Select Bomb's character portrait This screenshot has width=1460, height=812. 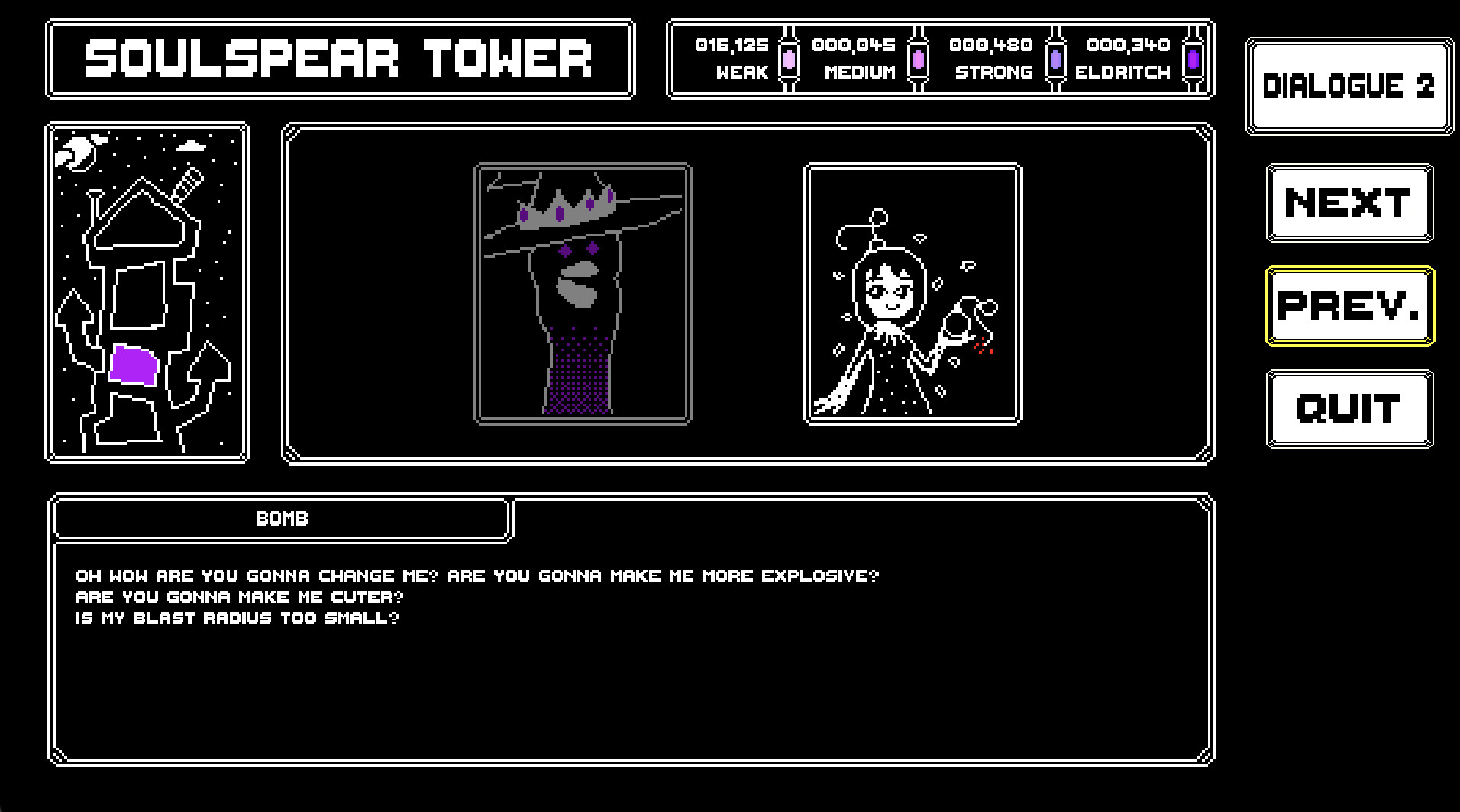point(914,292)
